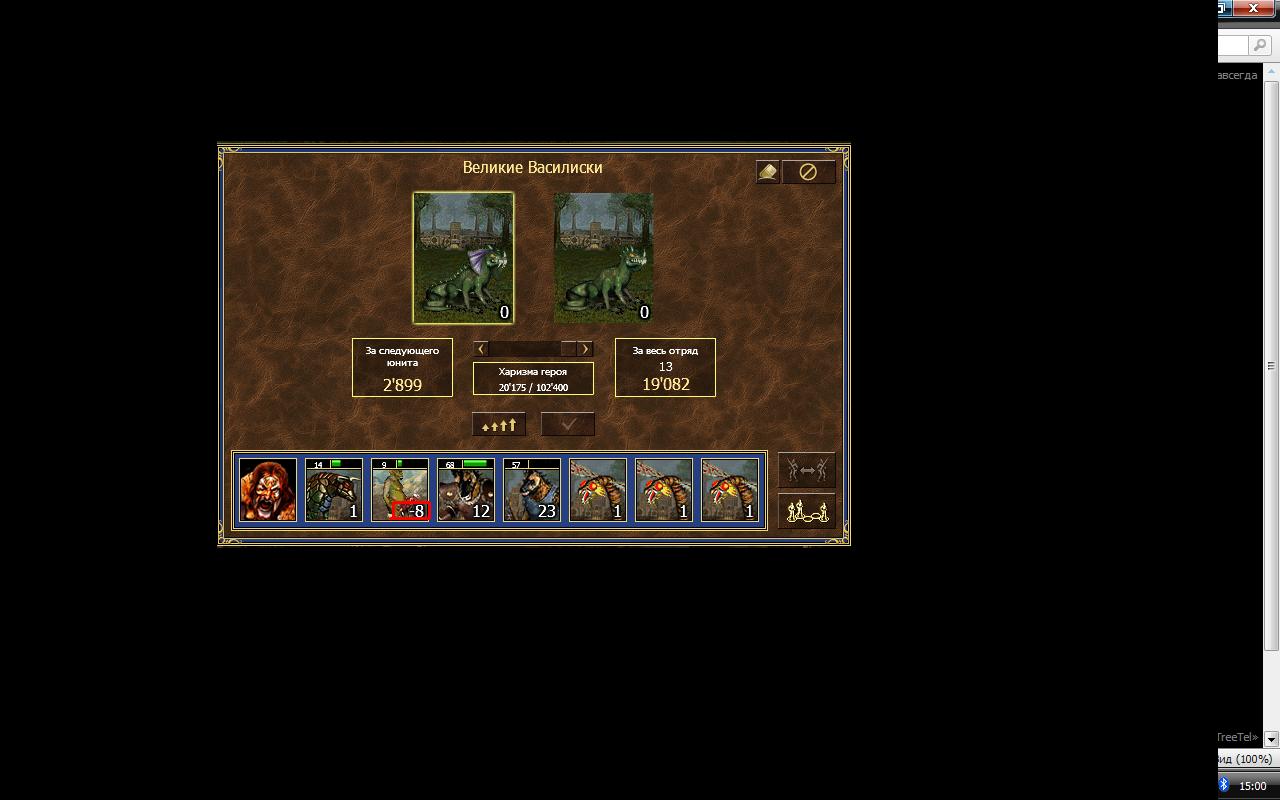
Task: Select the army slot with 23 units
Action: (532, 490)
